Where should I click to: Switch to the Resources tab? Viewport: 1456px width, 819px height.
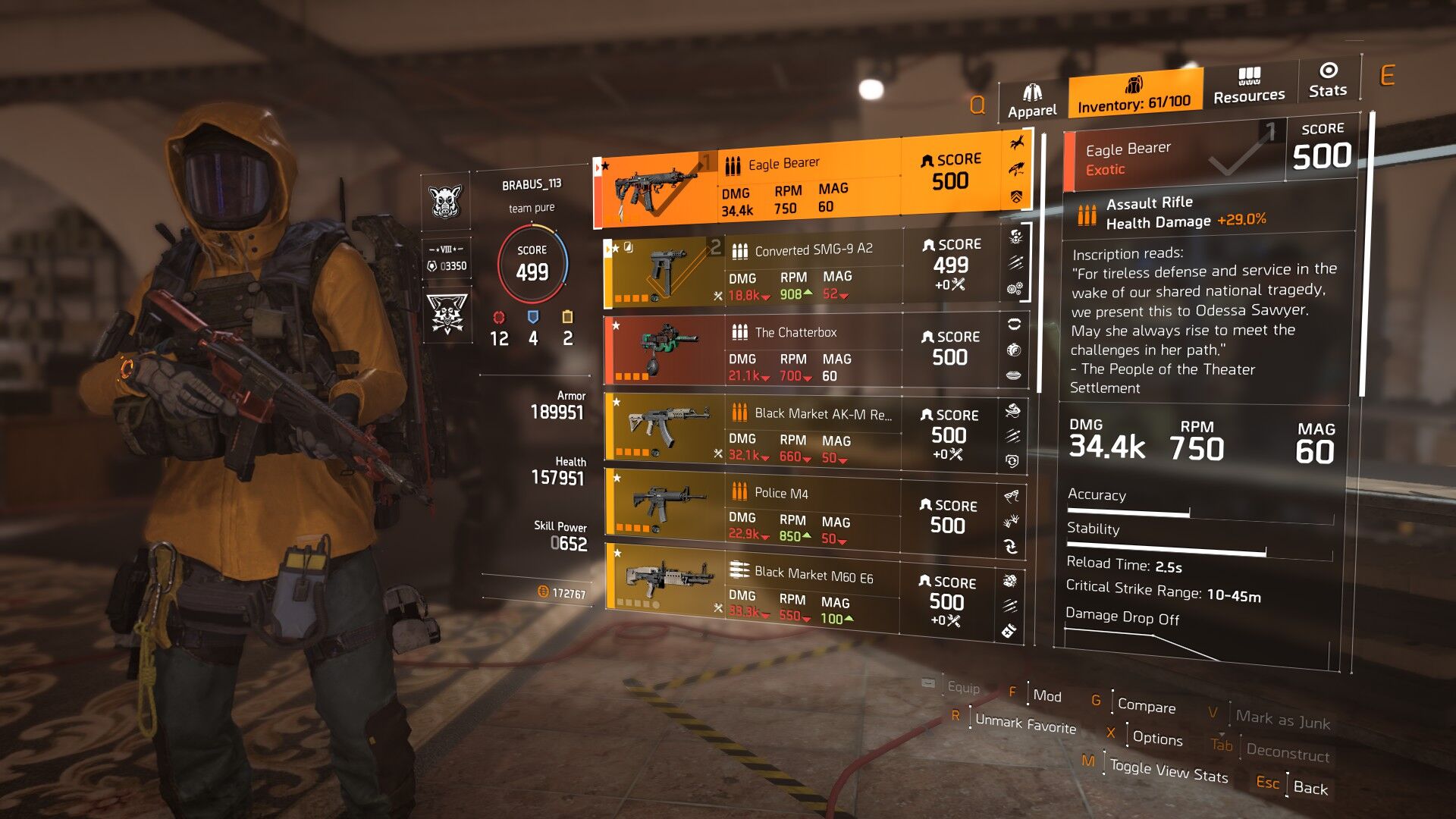click(x=1249, y=86)
